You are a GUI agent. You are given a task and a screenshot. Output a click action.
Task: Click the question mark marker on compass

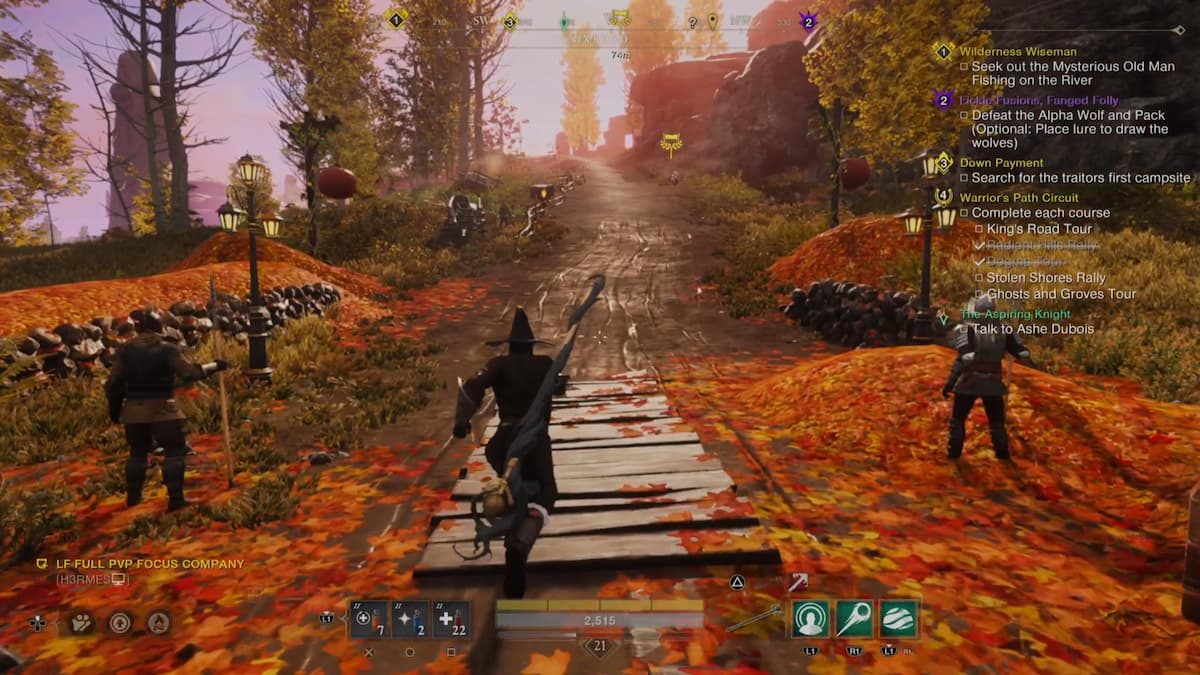[x=691, y=20]
